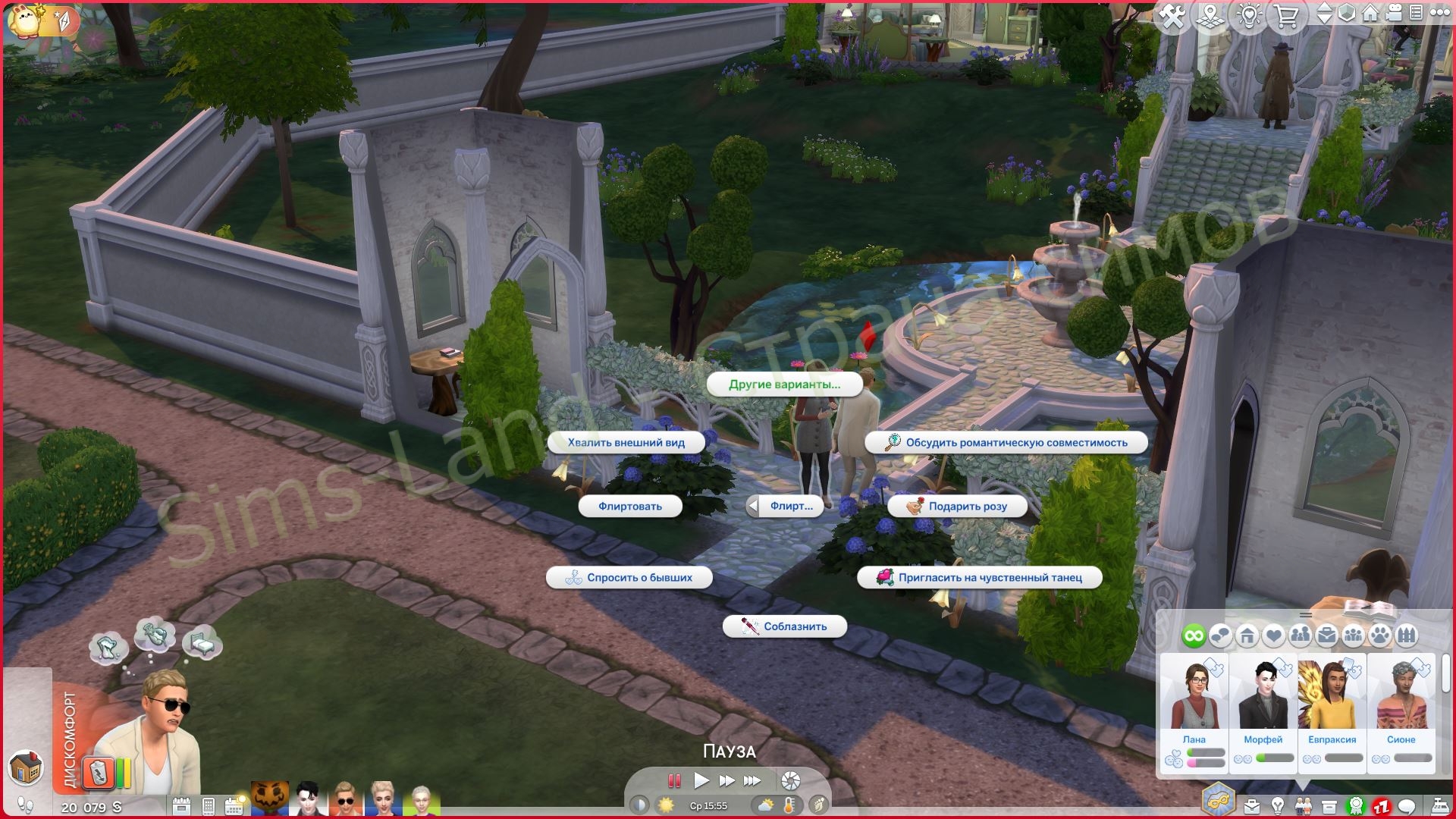
Task: Click the red pause button
Action: [673, 780]
